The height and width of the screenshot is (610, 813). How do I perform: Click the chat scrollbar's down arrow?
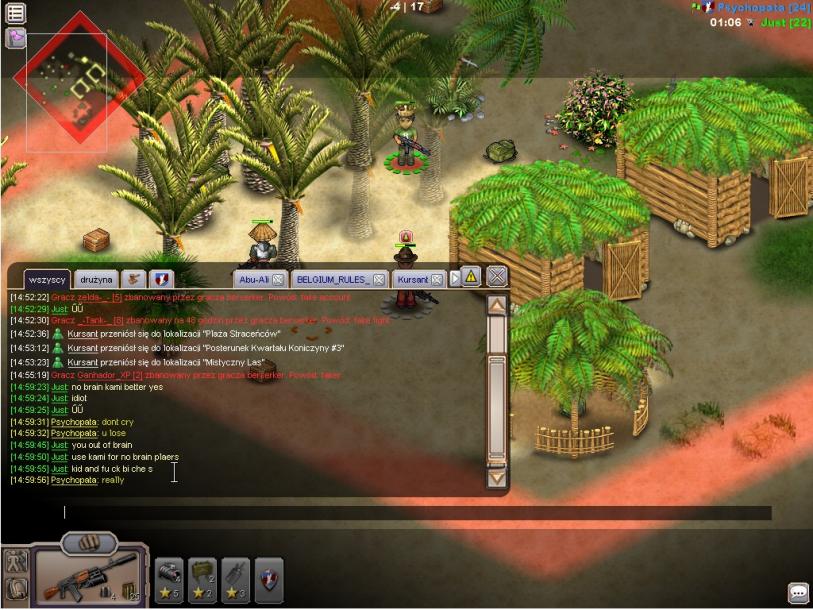coord(497,477)
